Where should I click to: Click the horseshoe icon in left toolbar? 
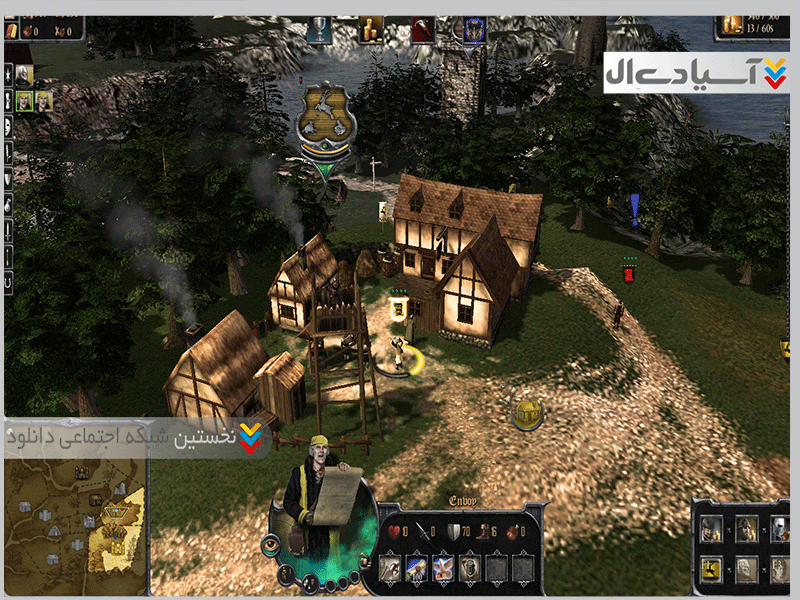click(x=9, y=283)
